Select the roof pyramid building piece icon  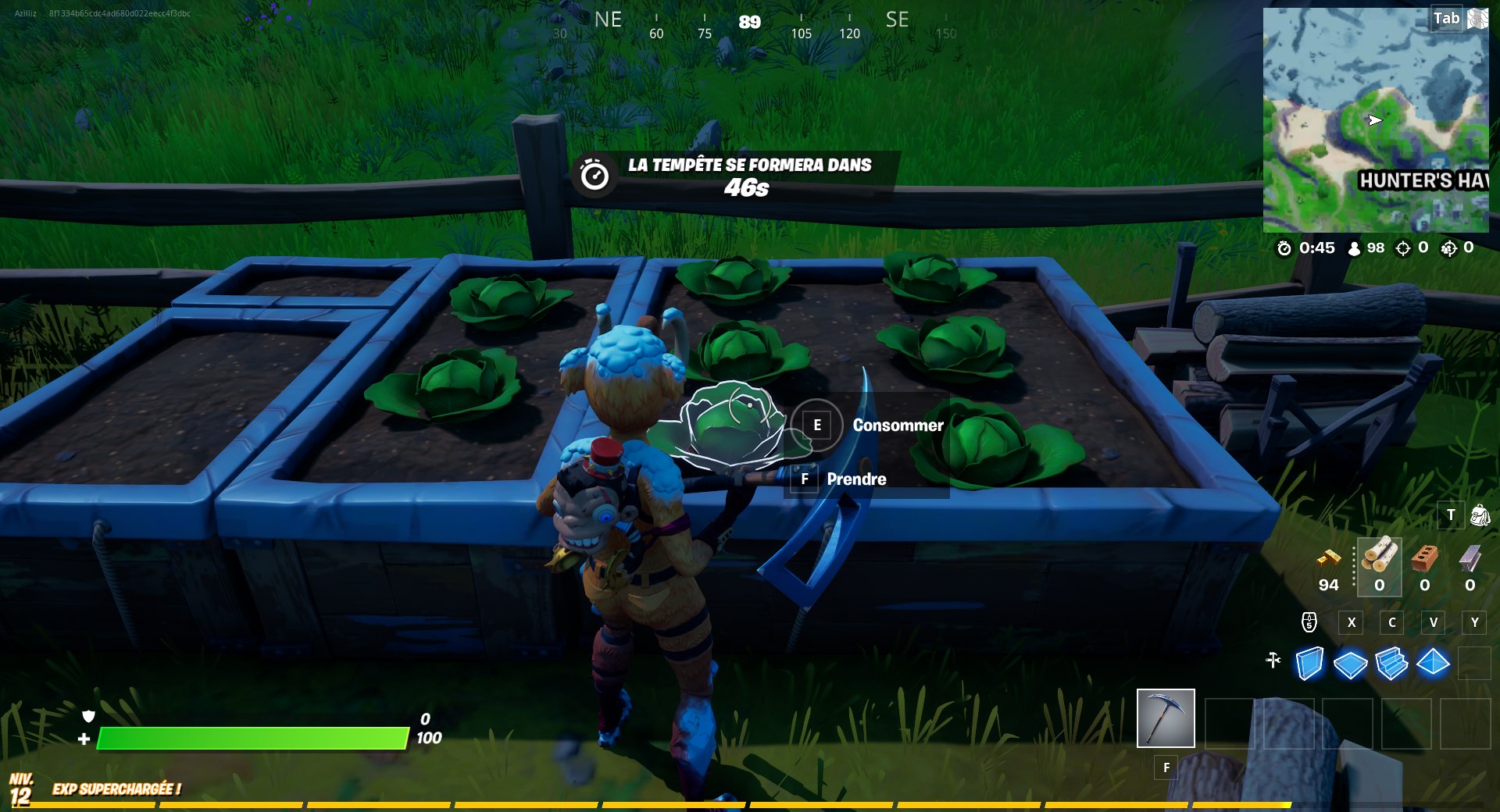[x=1434, y=662]
